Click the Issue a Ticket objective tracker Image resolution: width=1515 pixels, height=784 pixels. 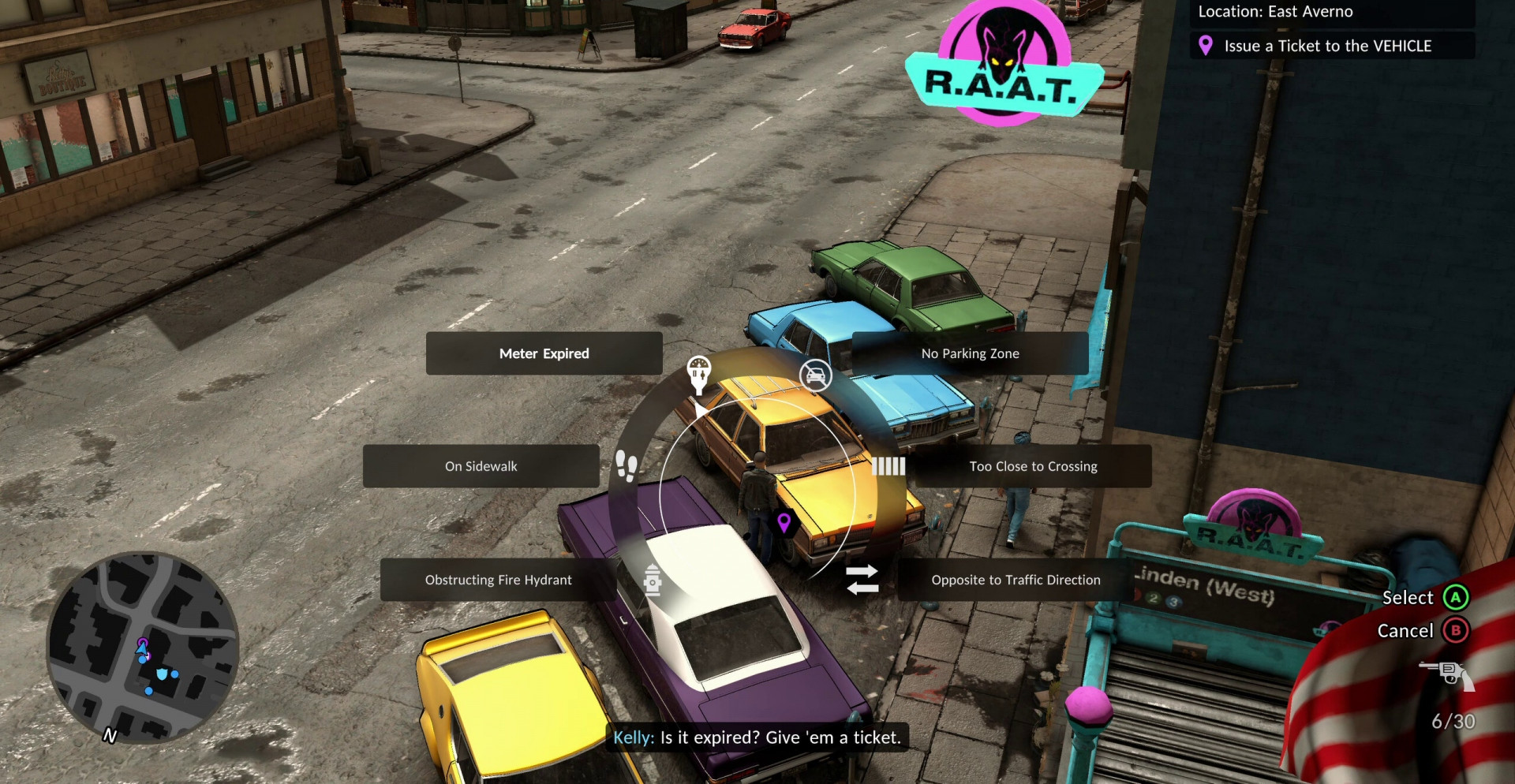(1327, 46)
